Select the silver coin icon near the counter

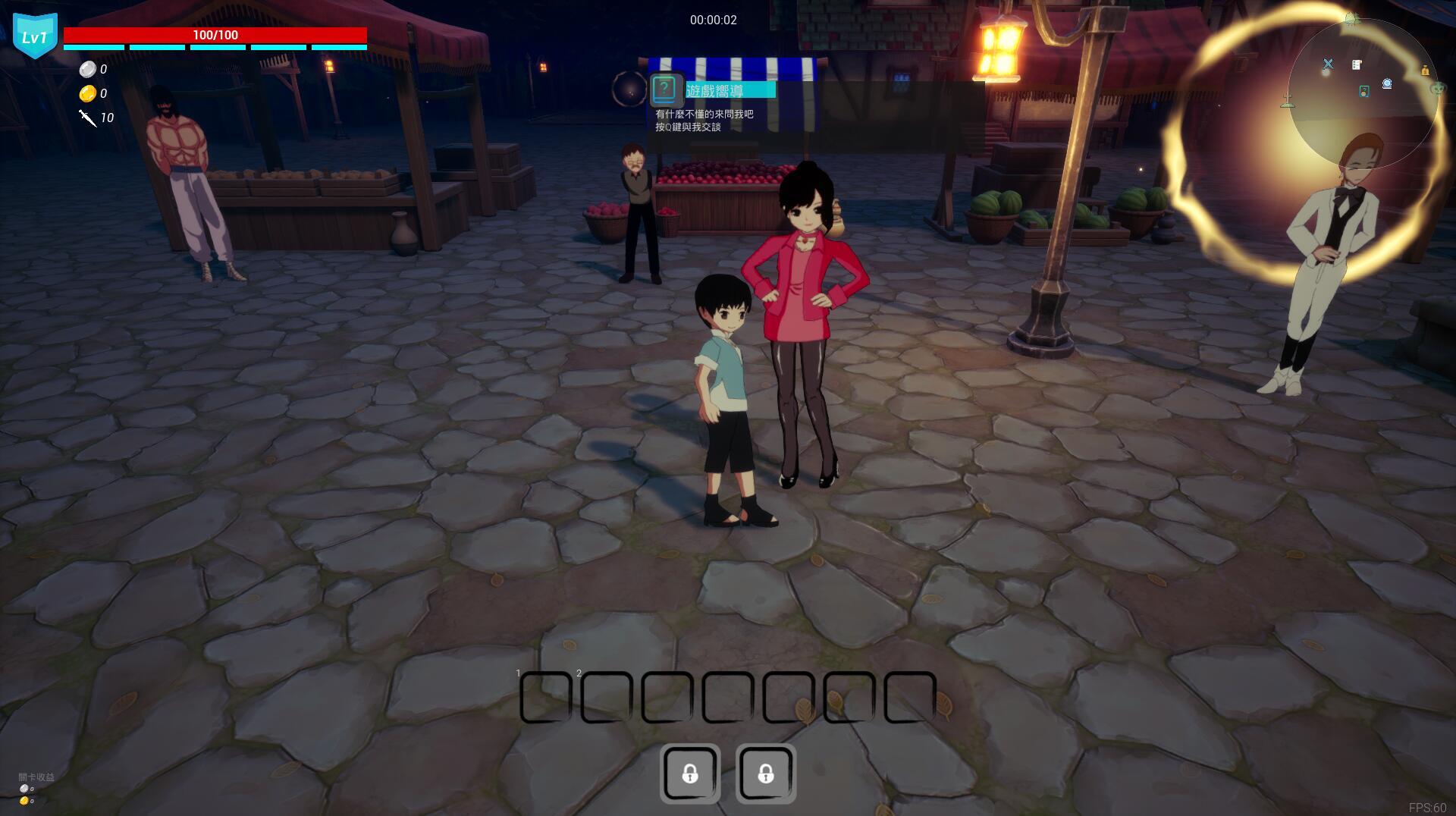(x=89, y=69)
